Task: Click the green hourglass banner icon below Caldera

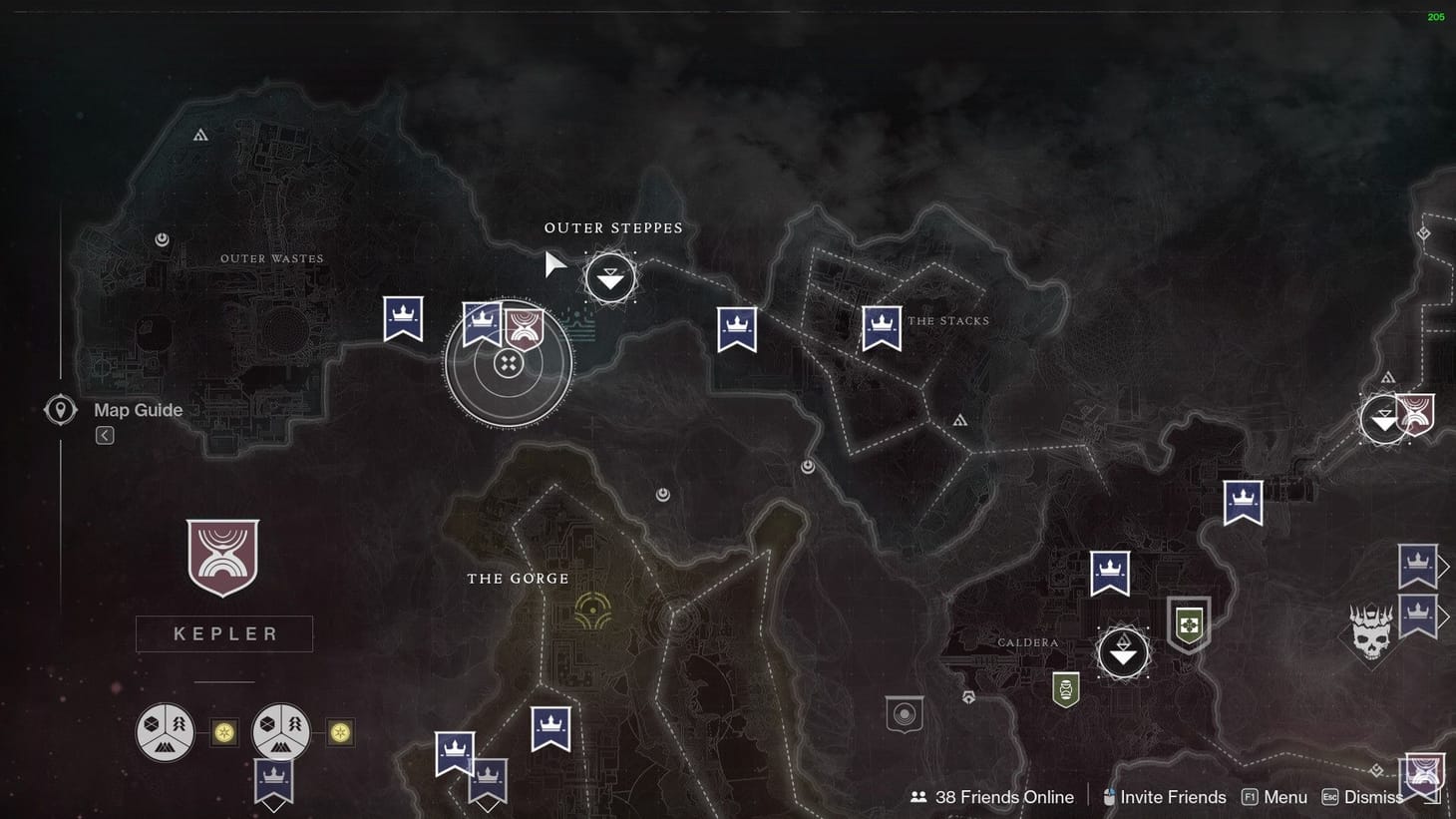Action: coord(1066,687)
